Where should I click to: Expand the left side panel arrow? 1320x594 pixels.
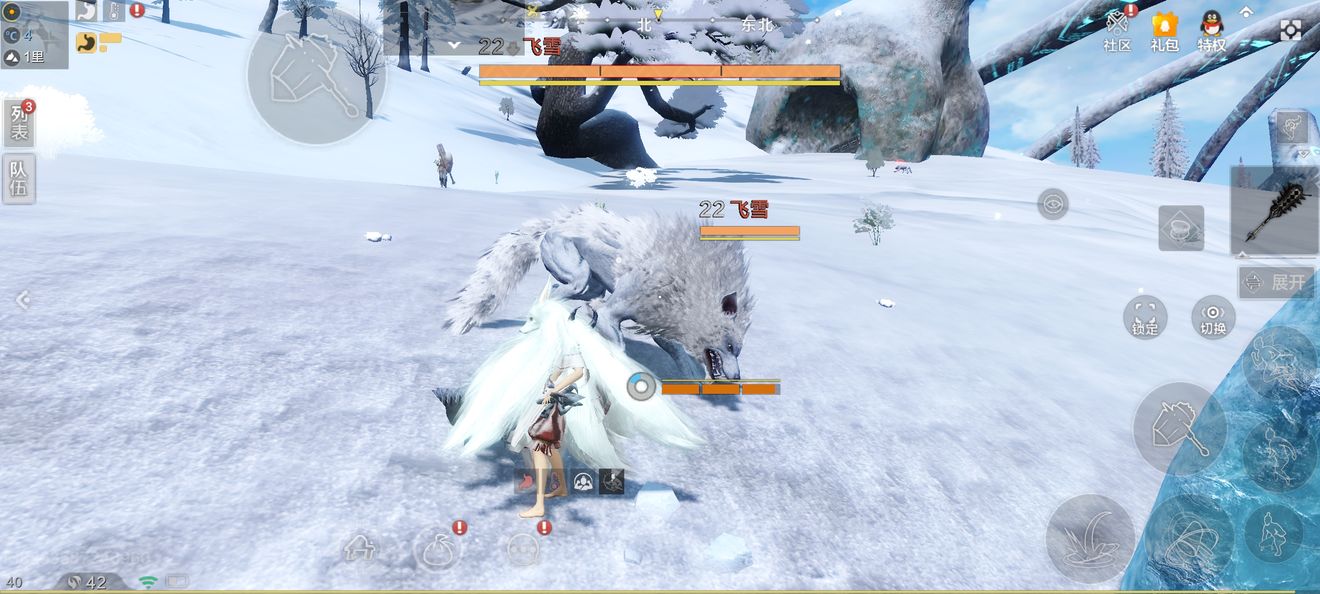pos(22,299)
